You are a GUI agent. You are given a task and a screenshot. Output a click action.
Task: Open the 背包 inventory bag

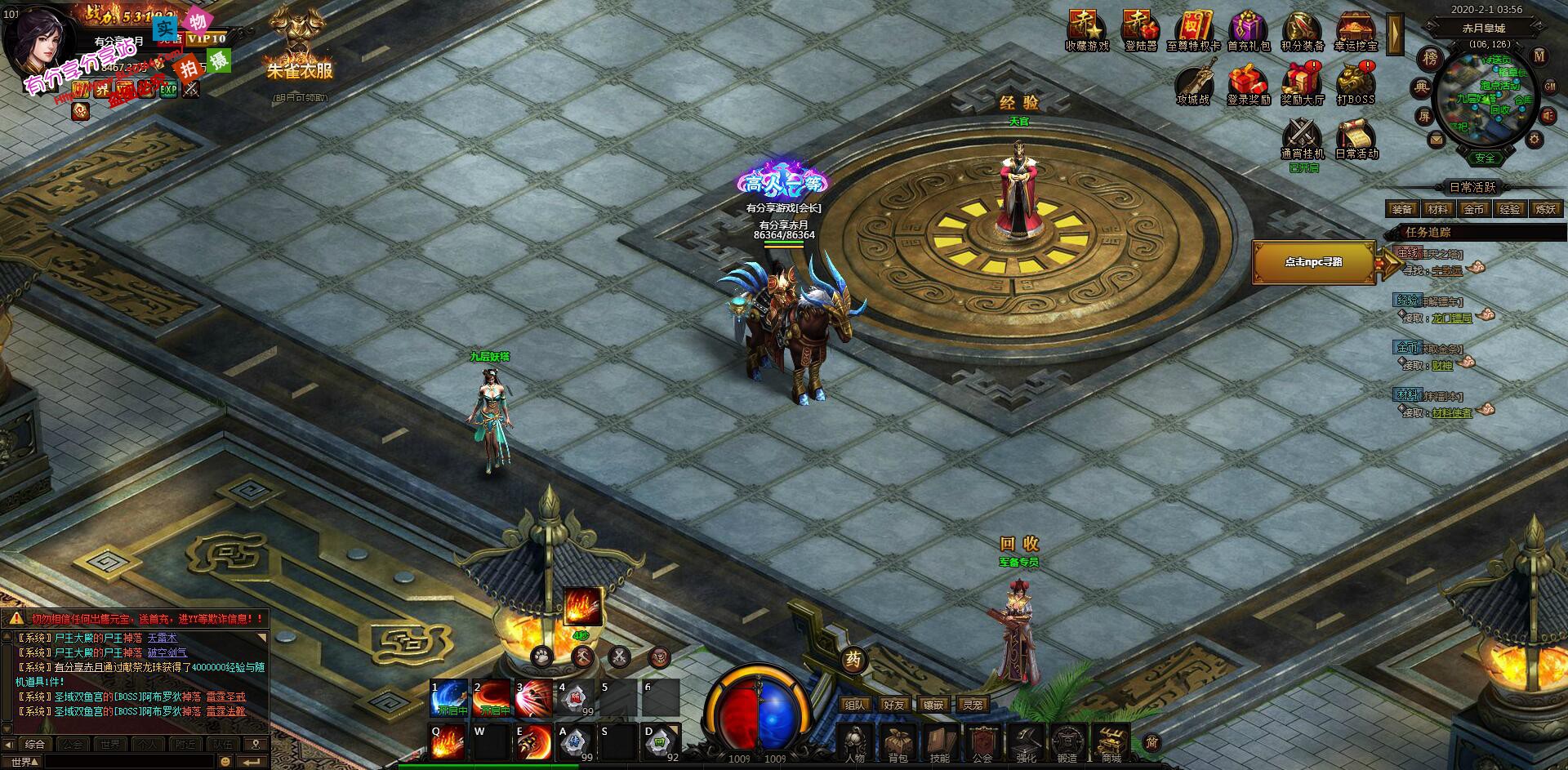[x=898, y=742]
